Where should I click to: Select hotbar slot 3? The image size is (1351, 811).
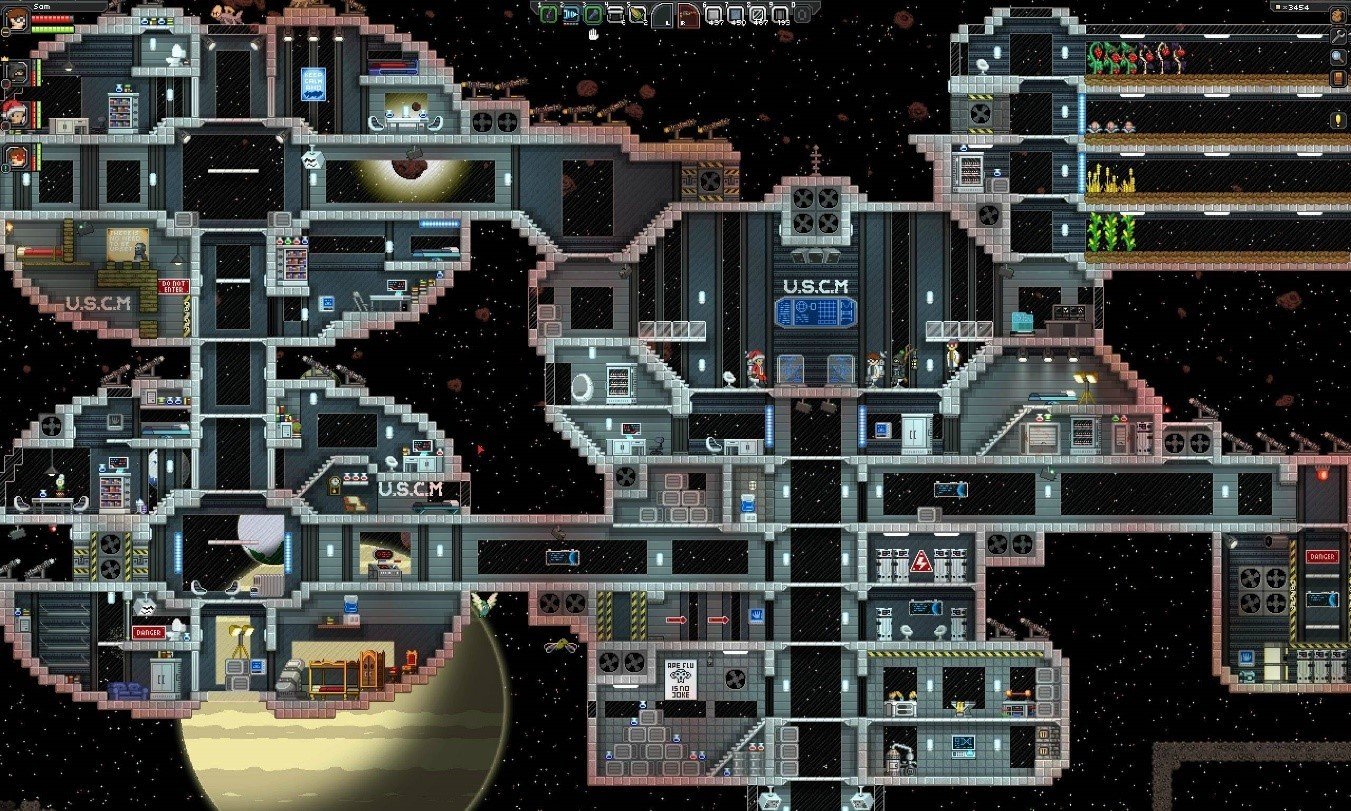point(593,14)
